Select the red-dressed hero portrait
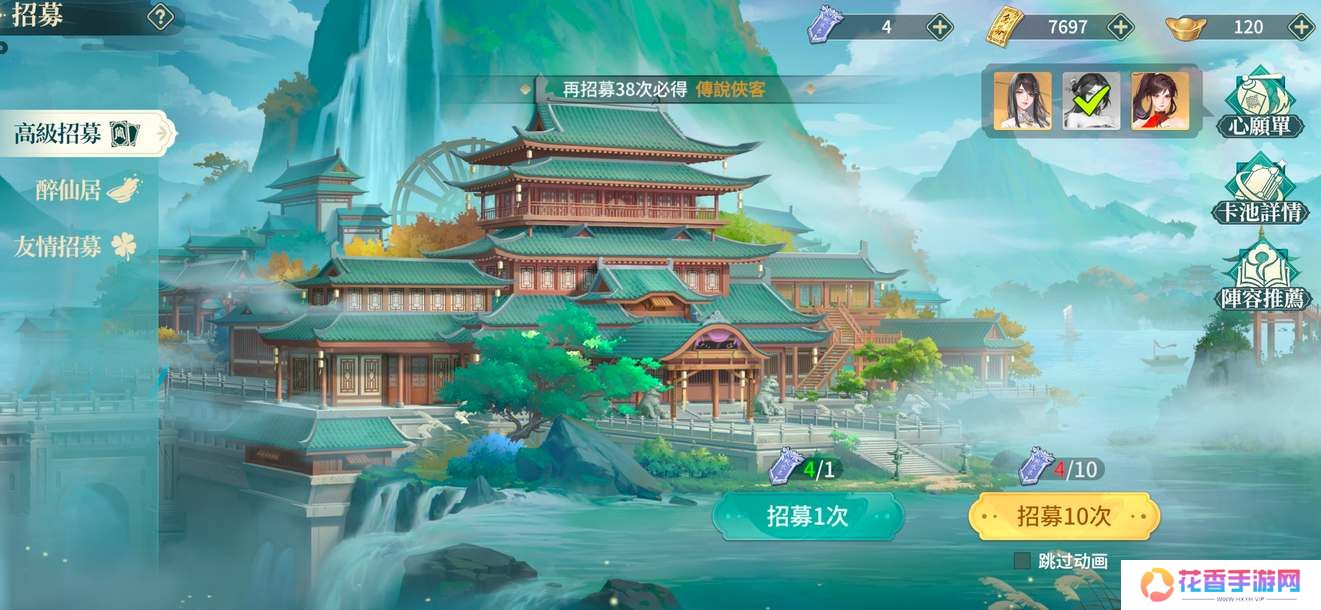Image resolution: width=1321 pixels, height=610 pixels. point(1160,100)
